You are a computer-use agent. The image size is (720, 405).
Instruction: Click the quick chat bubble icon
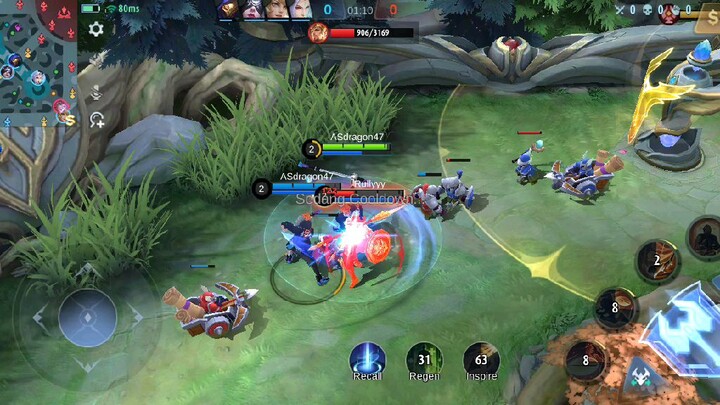pyautogui.click(x=97, y=120)
